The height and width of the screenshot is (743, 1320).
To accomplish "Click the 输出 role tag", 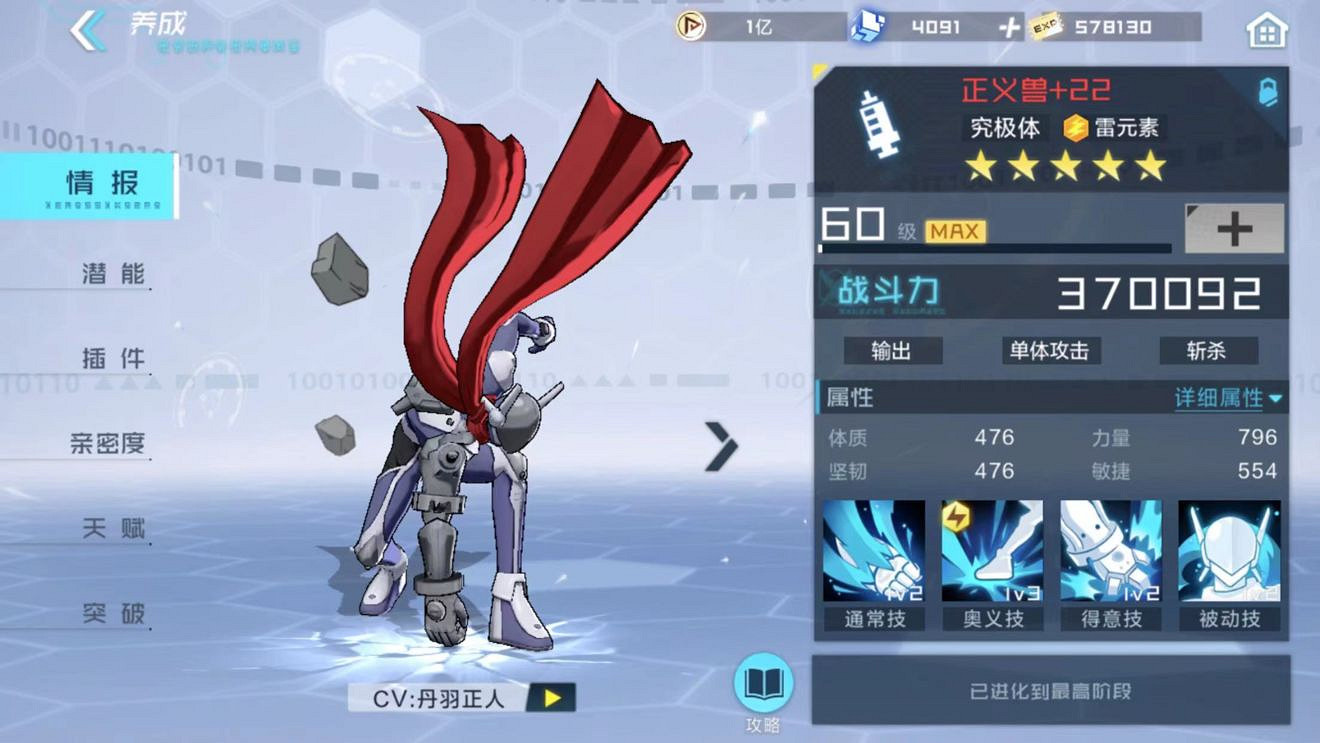I will point(893,351).
